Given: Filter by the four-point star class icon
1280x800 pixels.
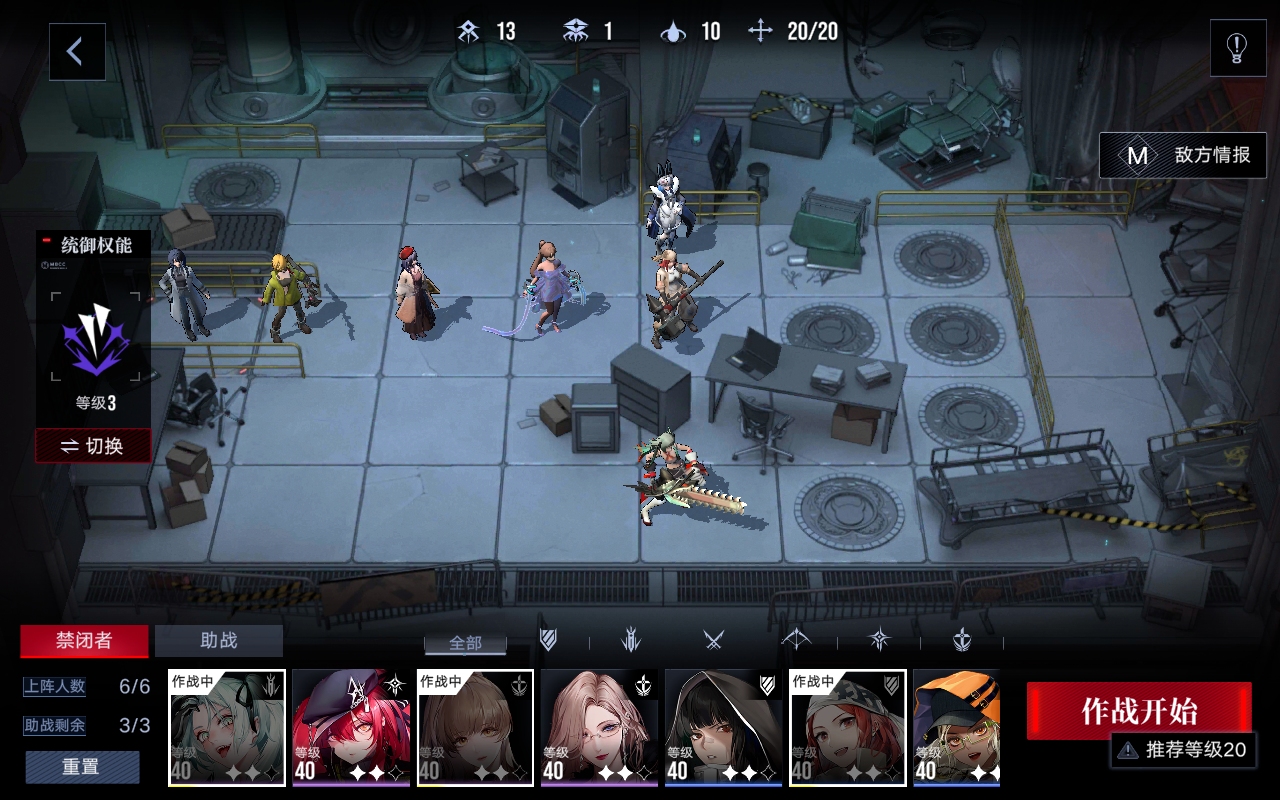Looking at the screenshot, I should click(879, 641).
